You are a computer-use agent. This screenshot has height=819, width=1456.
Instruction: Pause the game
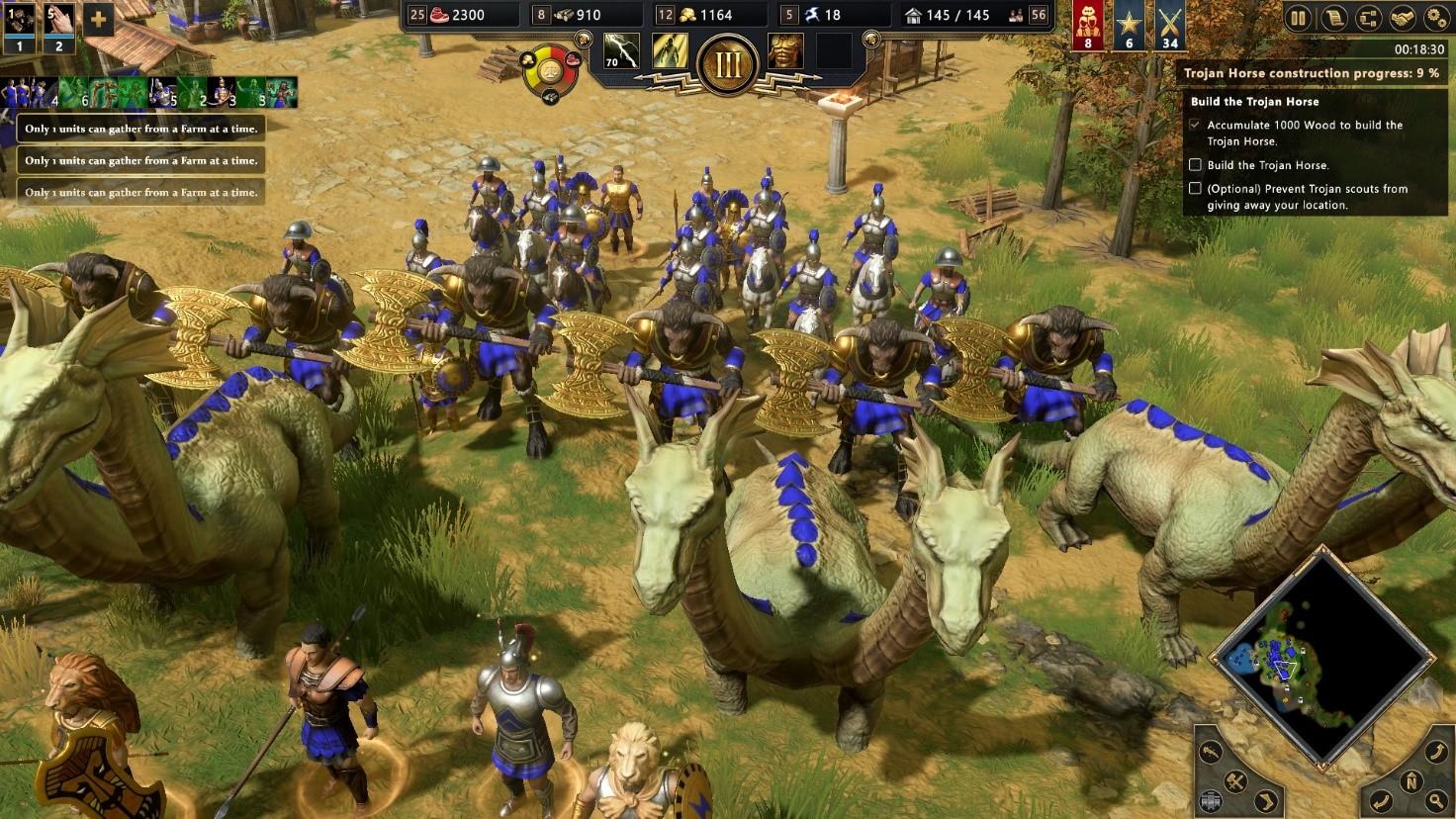pyautogui.click(x=1299, y=18)
